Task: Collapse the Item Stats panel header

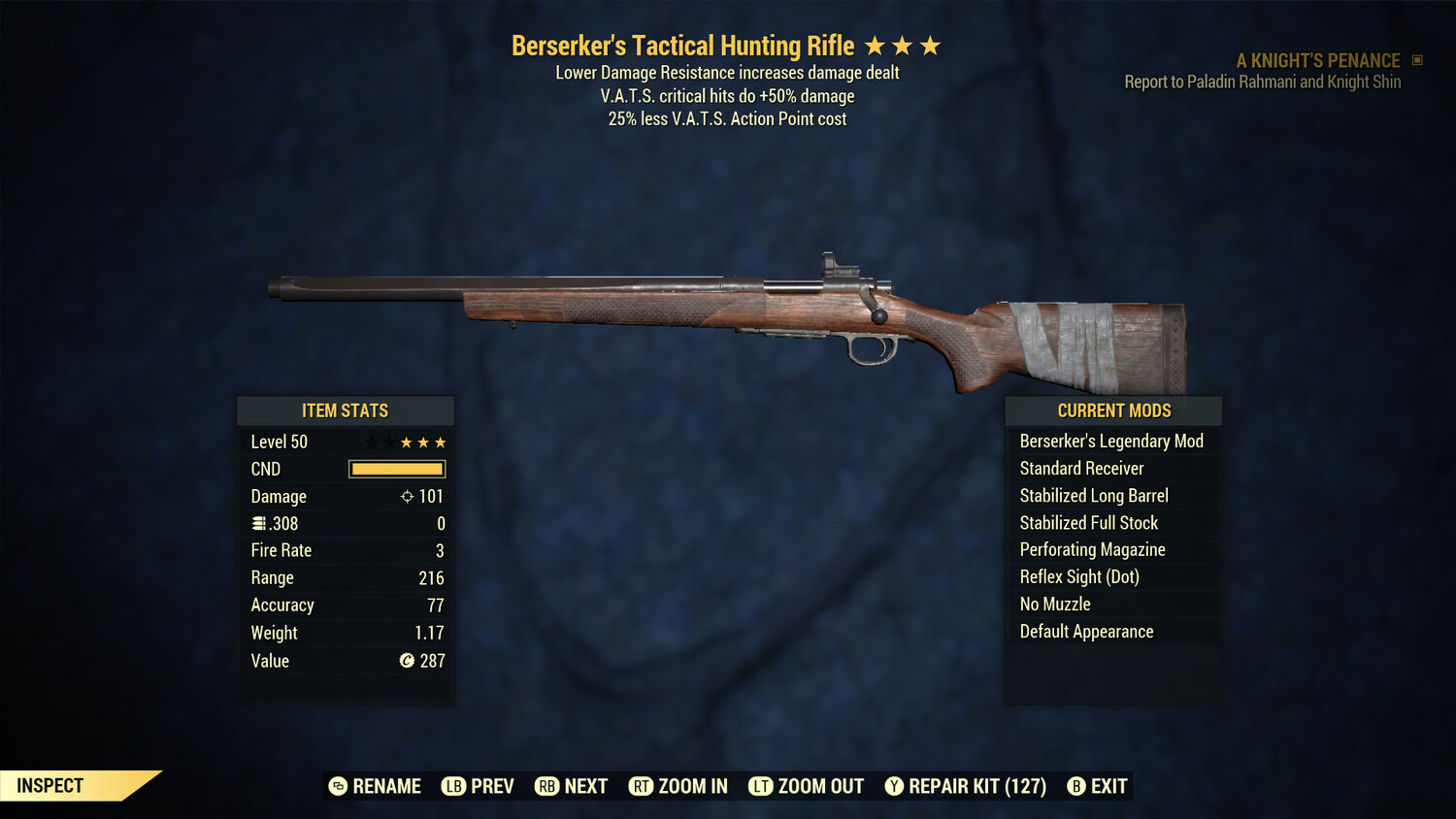Action: tap(346, 410)
